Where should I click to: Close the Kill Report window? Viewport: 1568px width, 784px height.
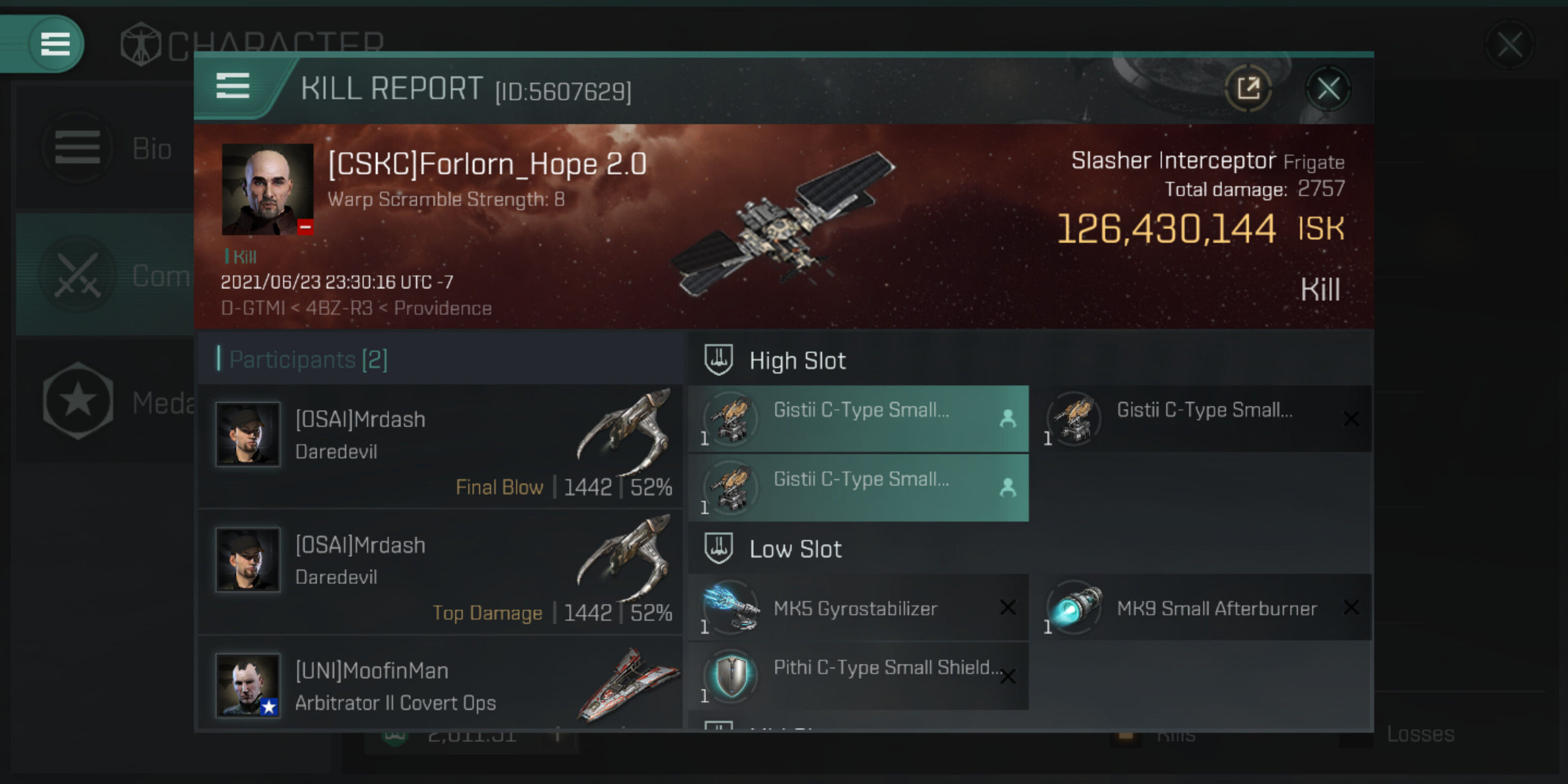[1327, 89]
